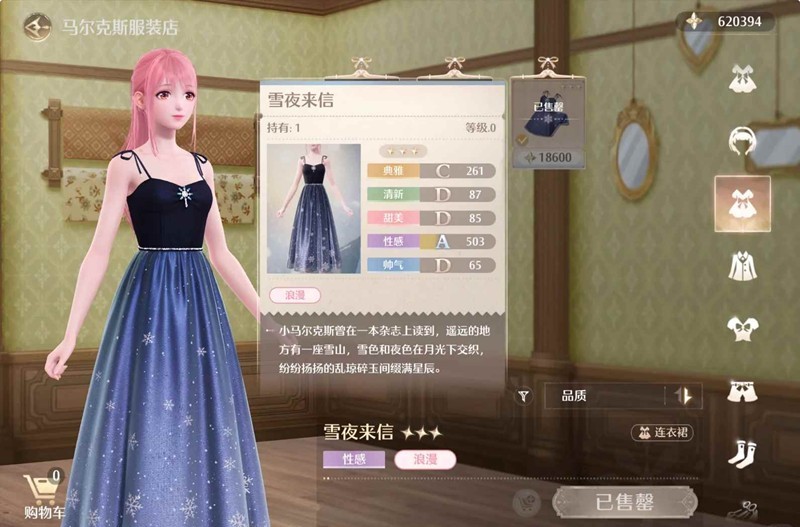This screenshot has height=527, width=800.
Task: Select the coat/jacket category icon
Action: (x=742, y=266)
